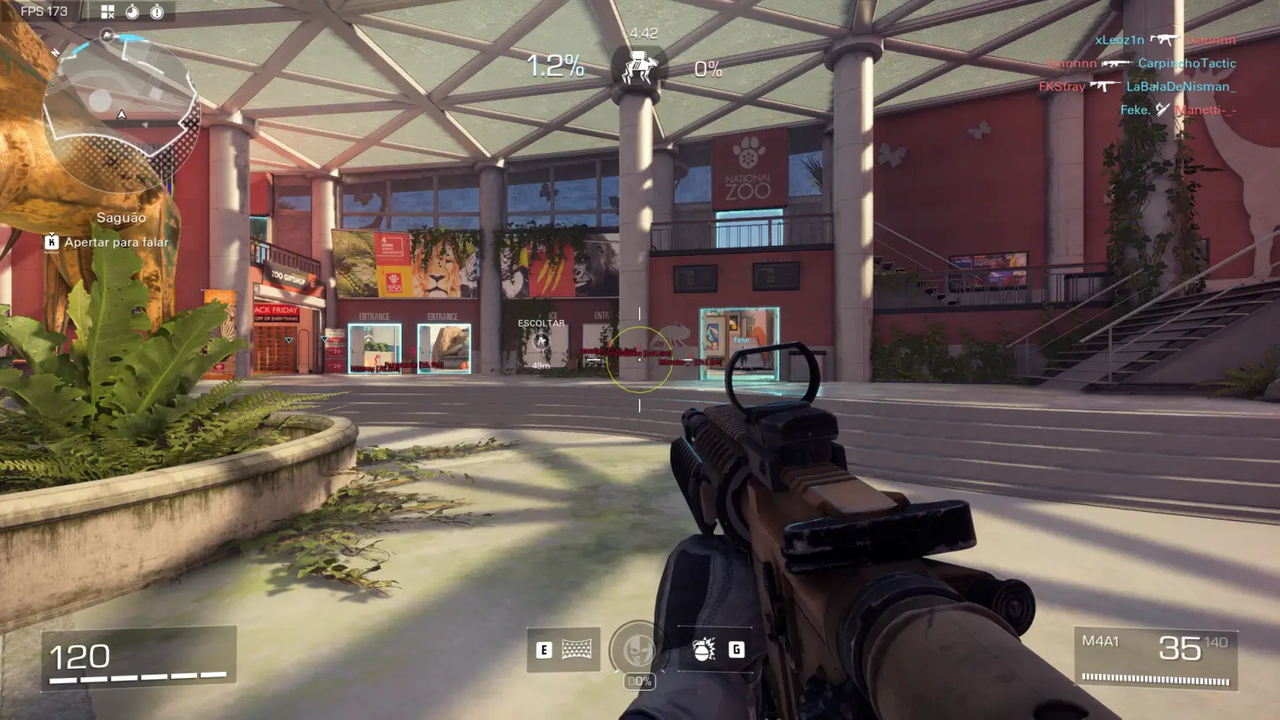
Task: Click the scoreboard grid icon top-left
Action: click(x=107, y=11)
